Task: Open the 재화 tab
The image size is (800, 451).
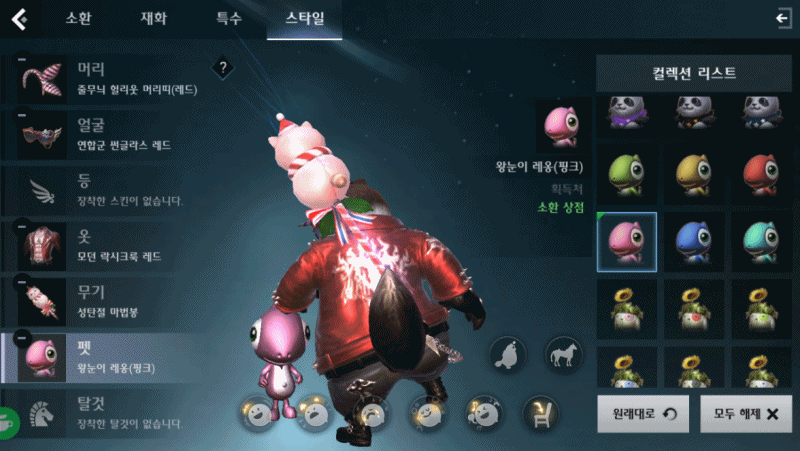Action: coord(154,19)
